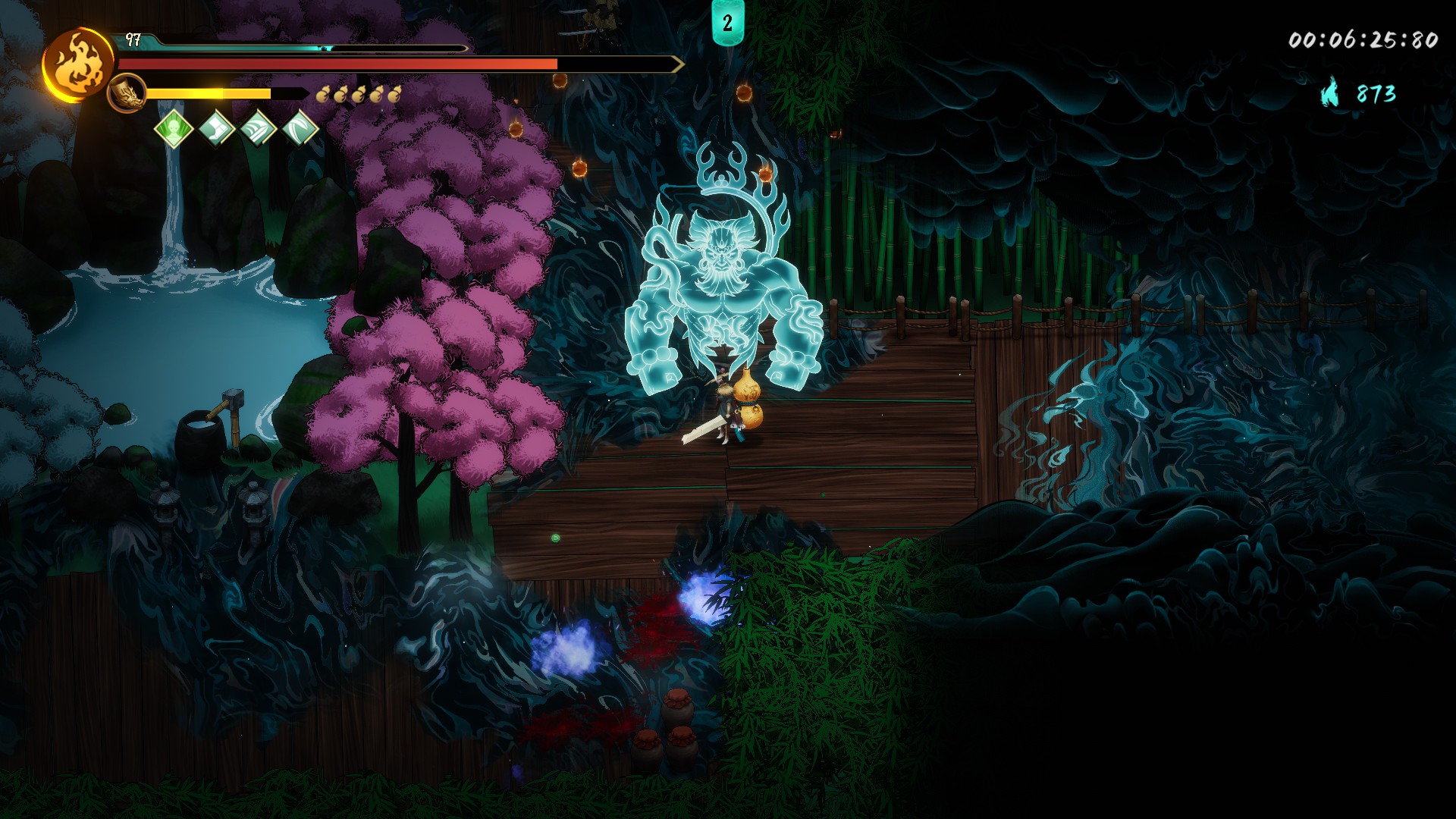Click the blue soul flame currency icon
Viewport: 1456px width, 819px height.
(1330, 93)
